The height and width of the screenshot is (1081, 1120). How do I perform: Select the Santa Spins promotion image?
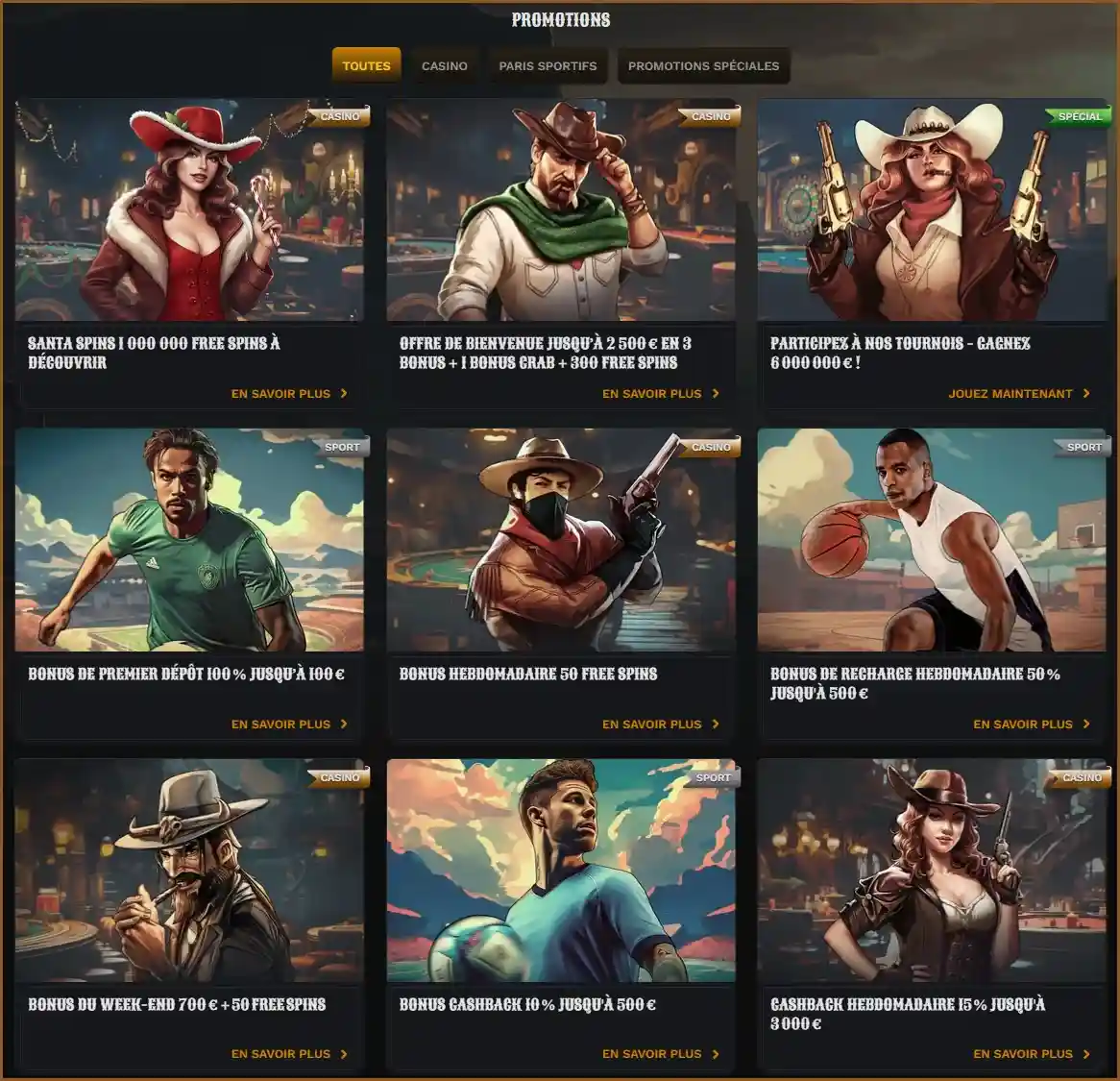[189, 210]
